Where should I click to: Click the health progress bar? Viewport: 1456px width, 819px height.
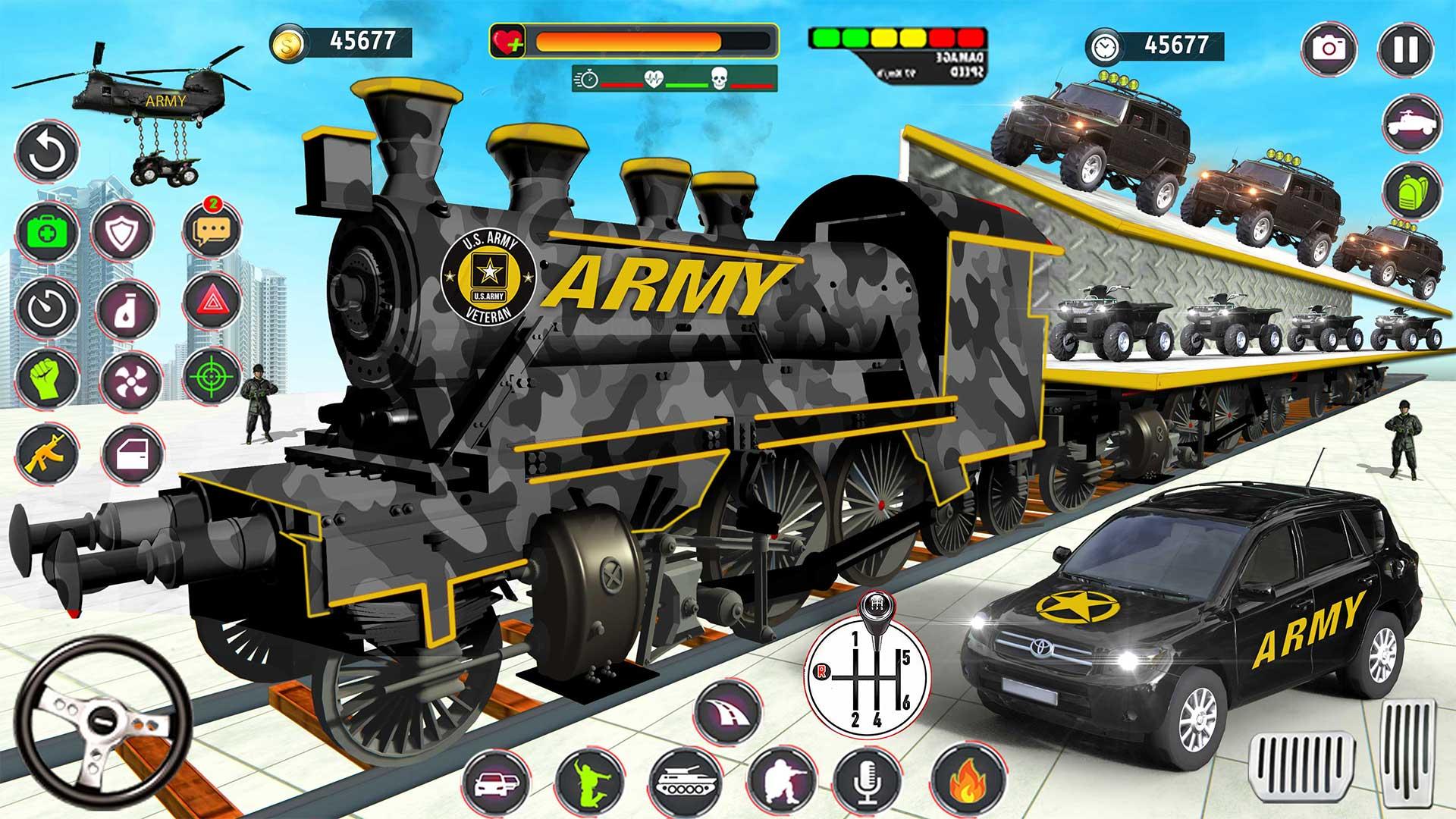tap(645, 39)
